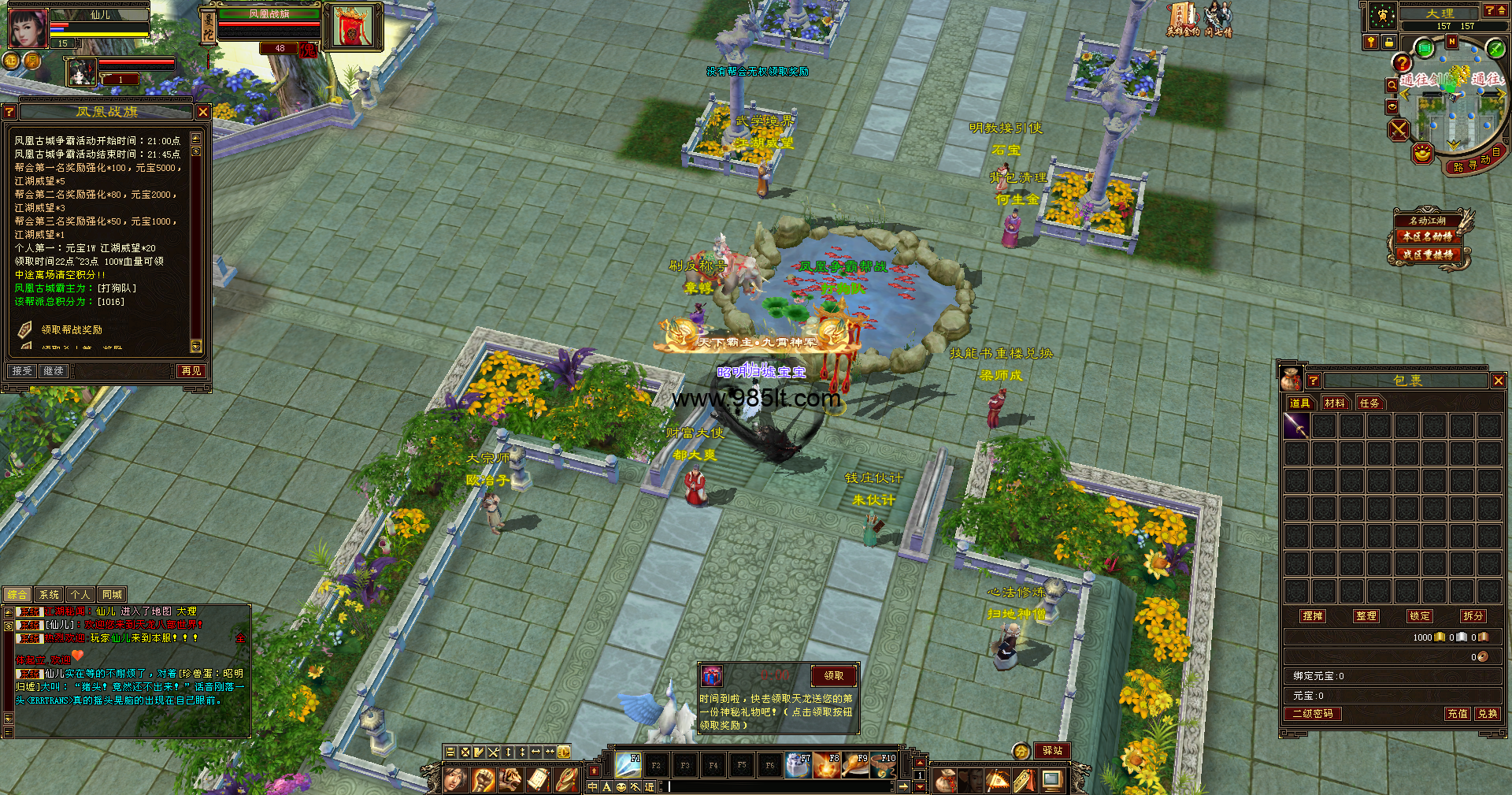The height and width of the screenshot is (795, 1512).
Task: Open a stall with 摆摊 button
Action: tap(1313, 616)
